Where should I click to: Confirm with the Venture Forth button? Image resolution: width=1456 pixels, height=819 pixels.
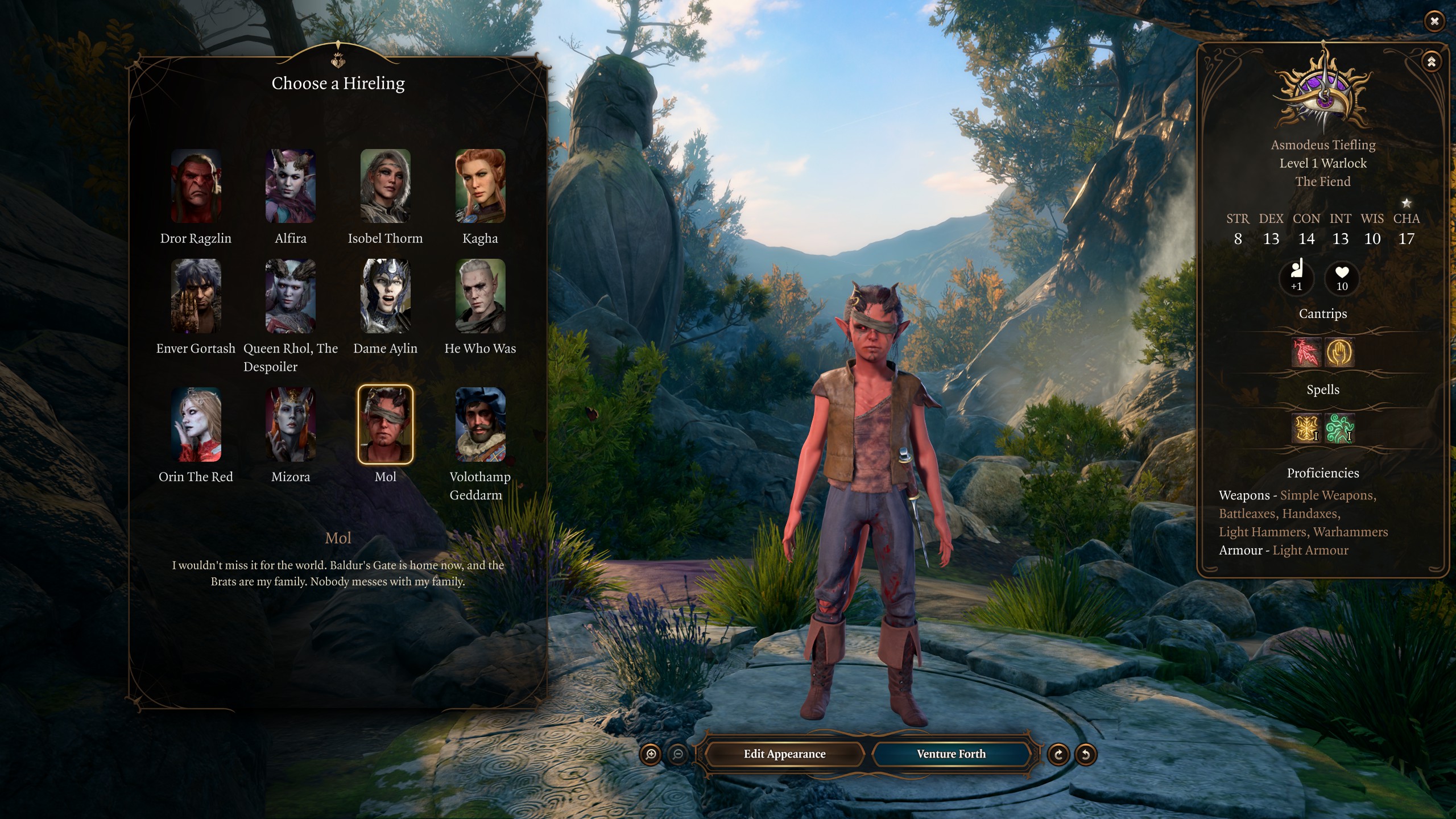click(x=951, y=754)
